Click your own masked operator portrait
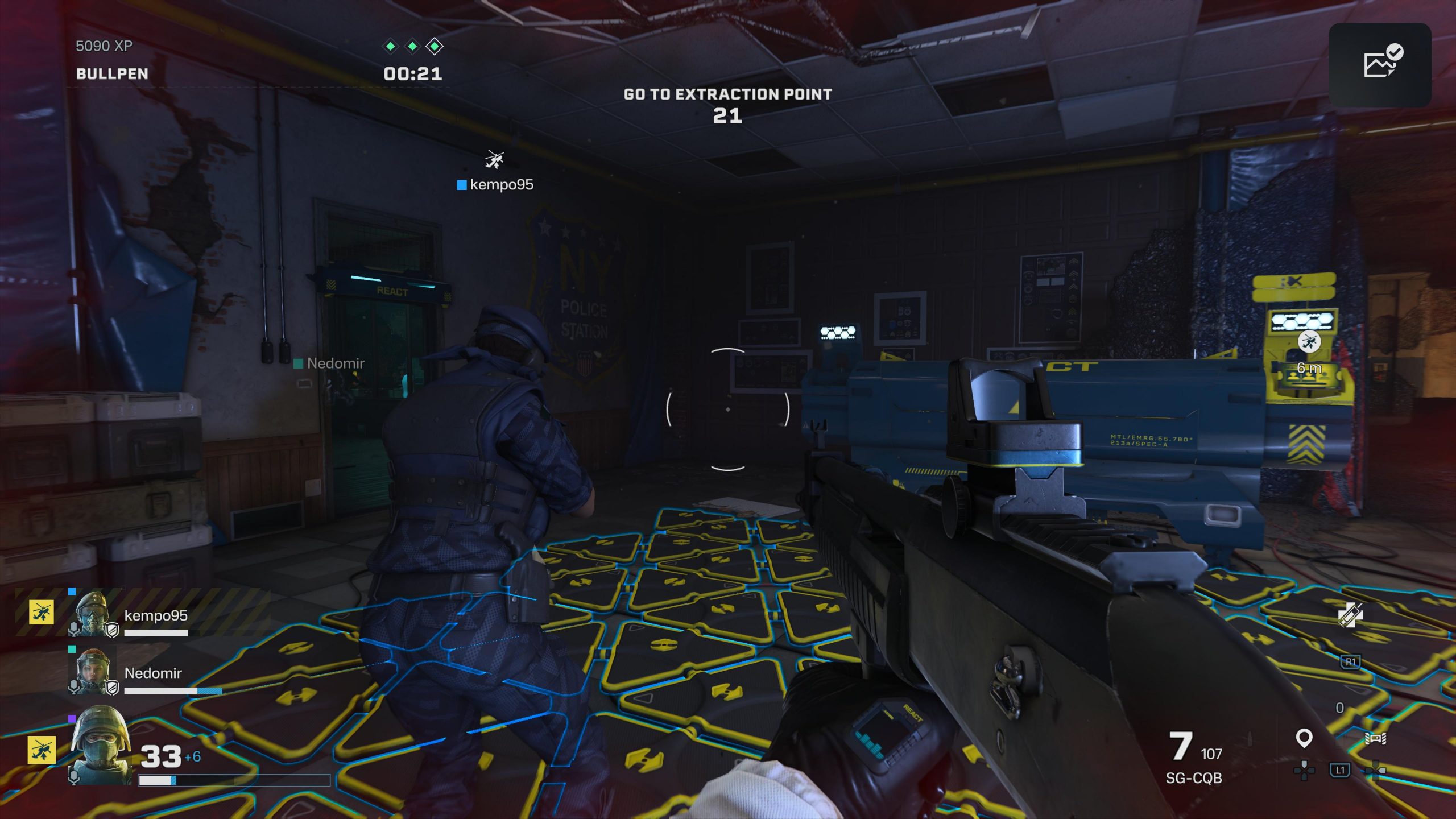This screenshot has height=819, width=1456. coord(101,745)
